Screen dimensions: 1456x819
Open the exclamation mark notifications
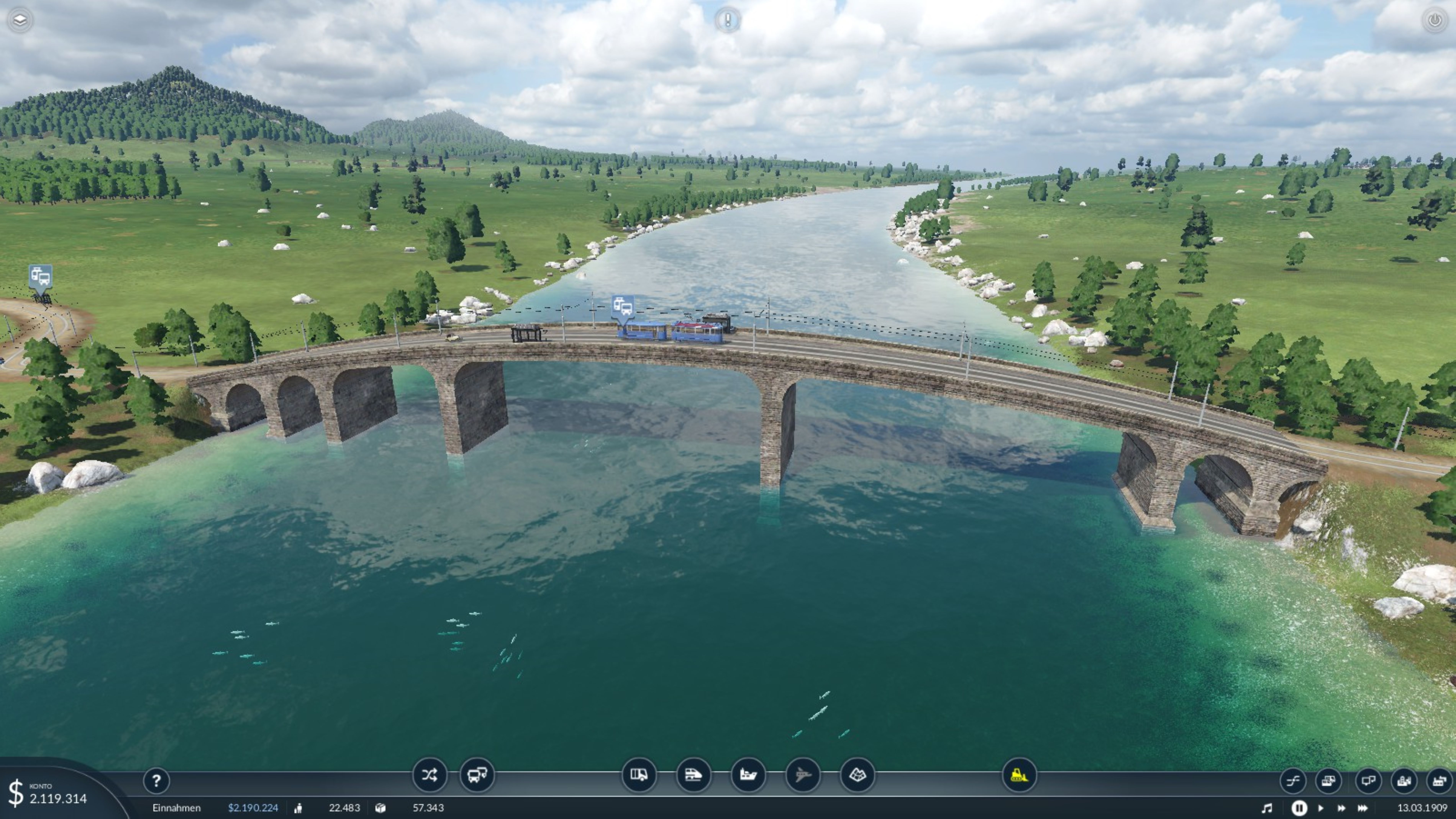click(727, 20)
